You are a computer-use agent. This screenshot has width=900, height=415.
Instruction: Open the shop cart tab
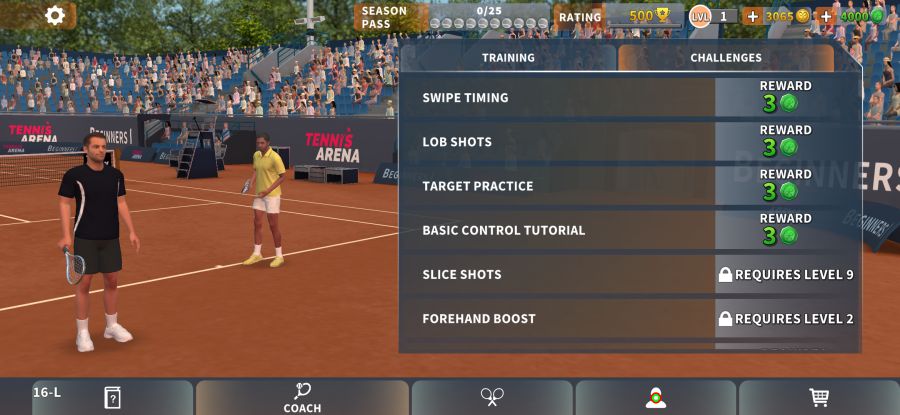(819, 397)
